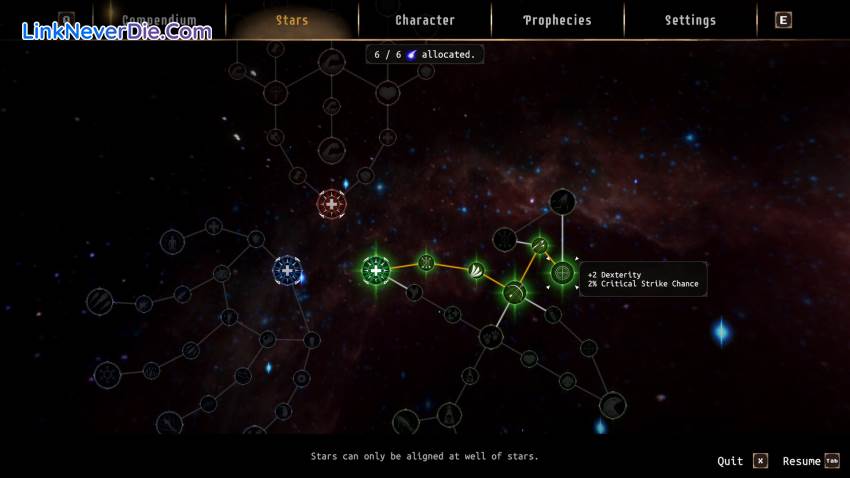Switch to the Character tab

(425, 20)
